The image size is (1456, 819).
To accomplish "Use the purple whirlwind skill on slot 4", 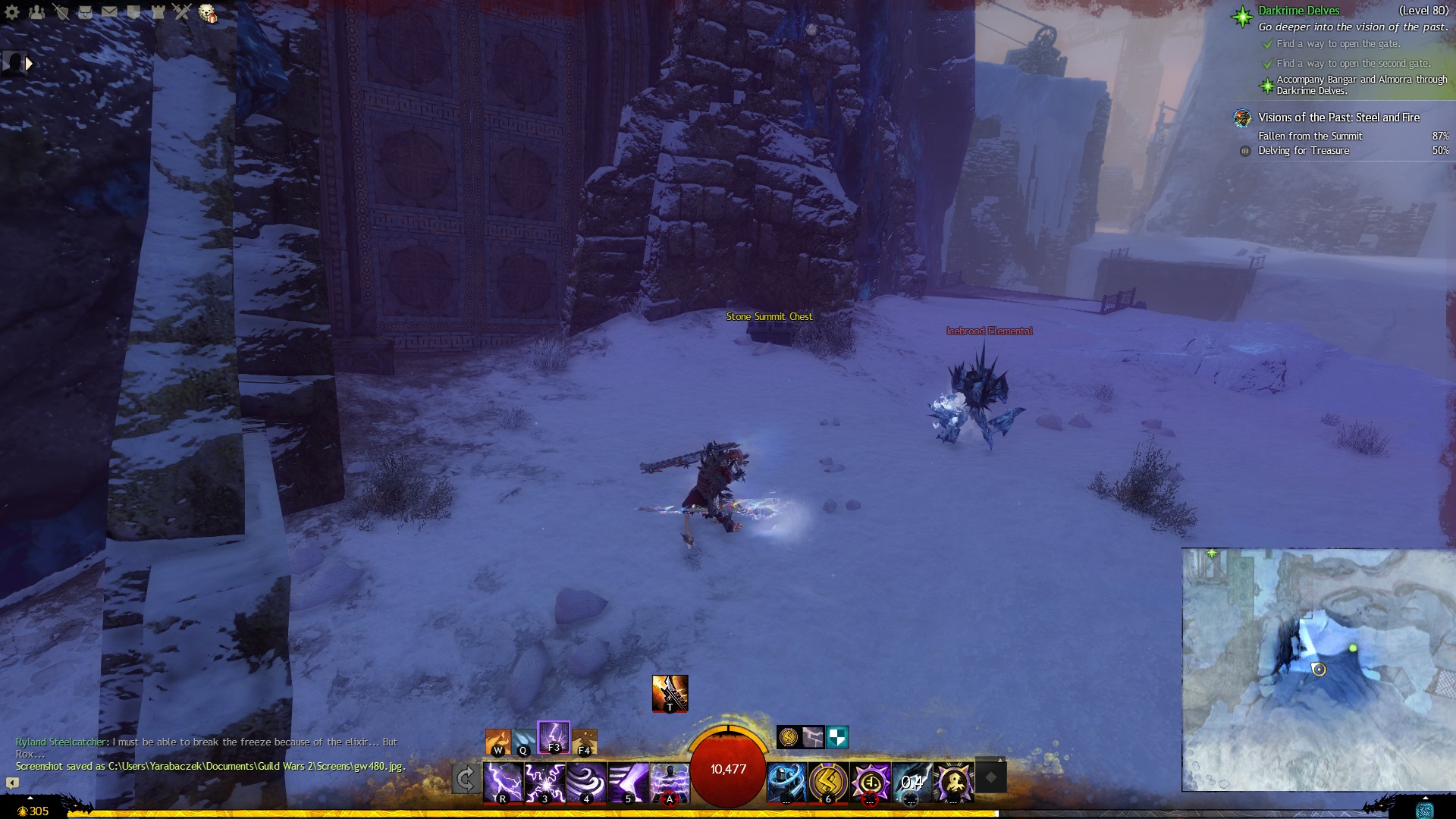I will (586, 782).
